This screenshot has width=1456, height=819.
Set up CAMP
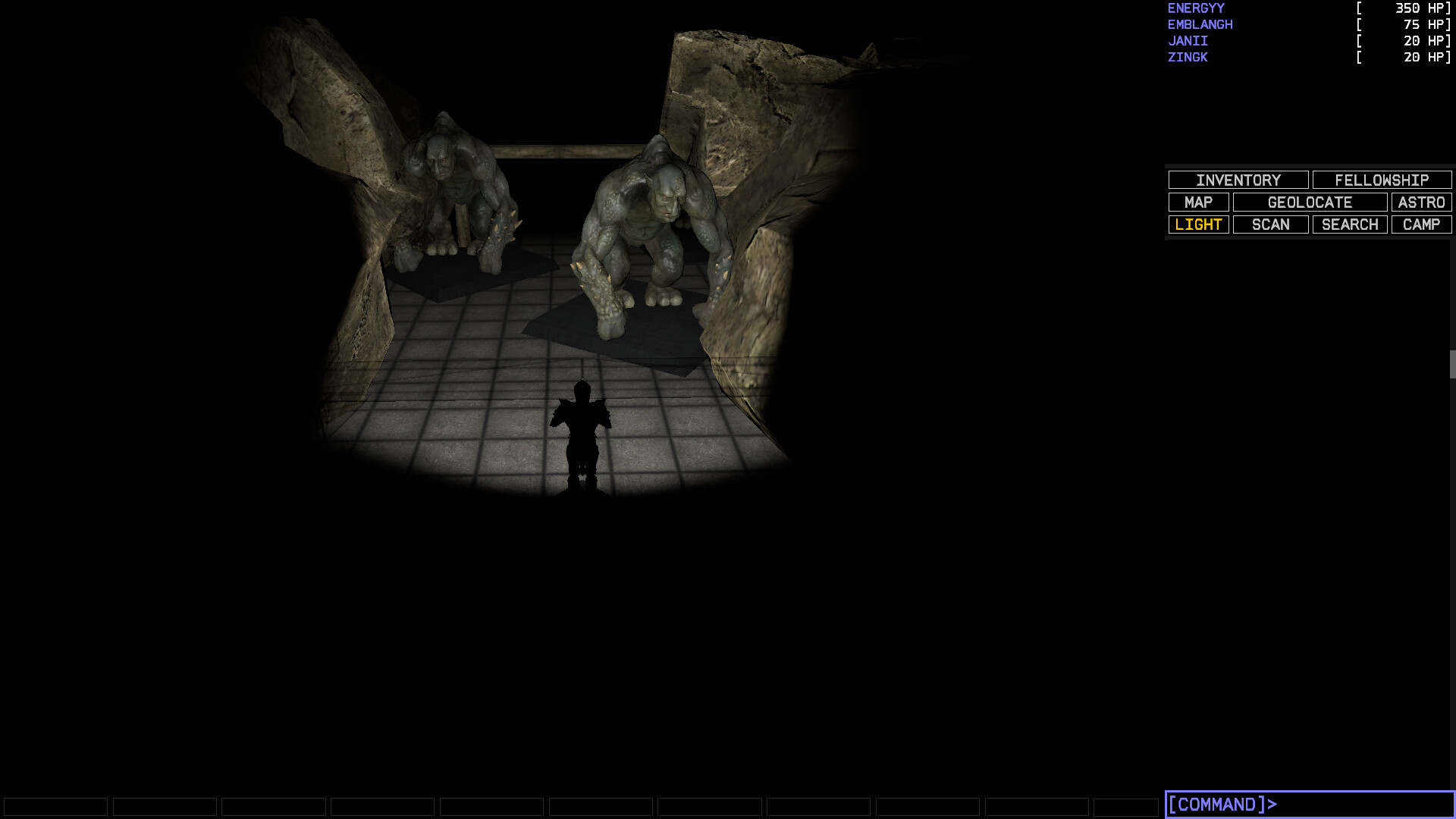[x=1420, y=224]
